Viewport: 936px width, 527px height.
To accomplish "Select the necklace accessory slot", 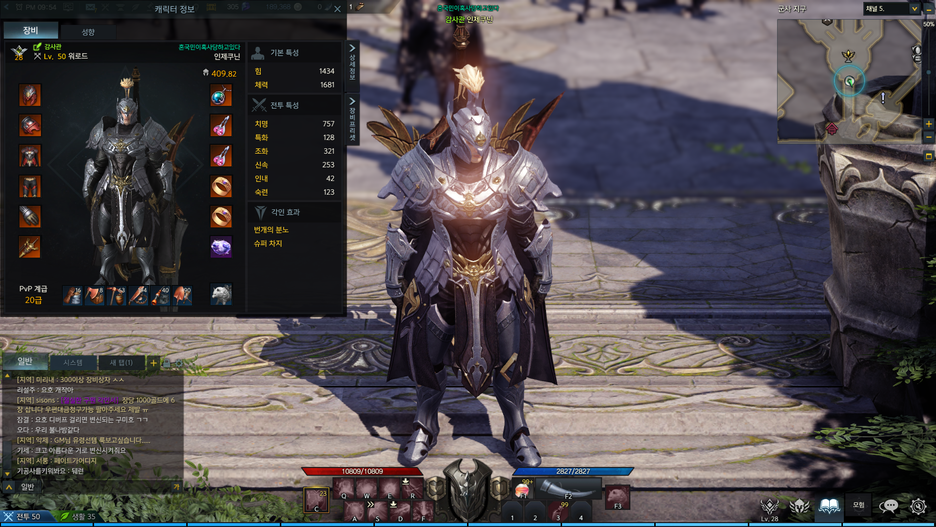I will [x=221, y=96].
